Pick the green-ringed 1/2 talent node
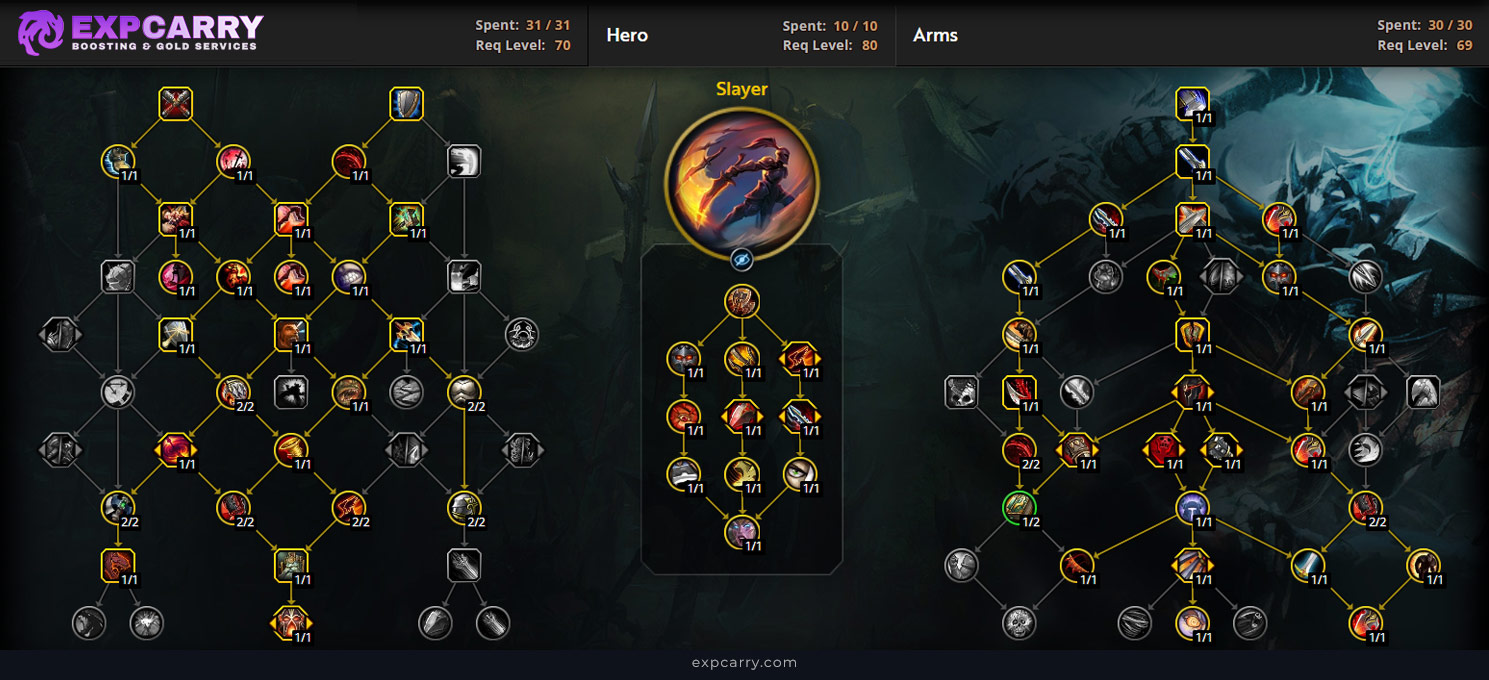Viewport: 1489px width, 680px height. (x=1019, y=507)
